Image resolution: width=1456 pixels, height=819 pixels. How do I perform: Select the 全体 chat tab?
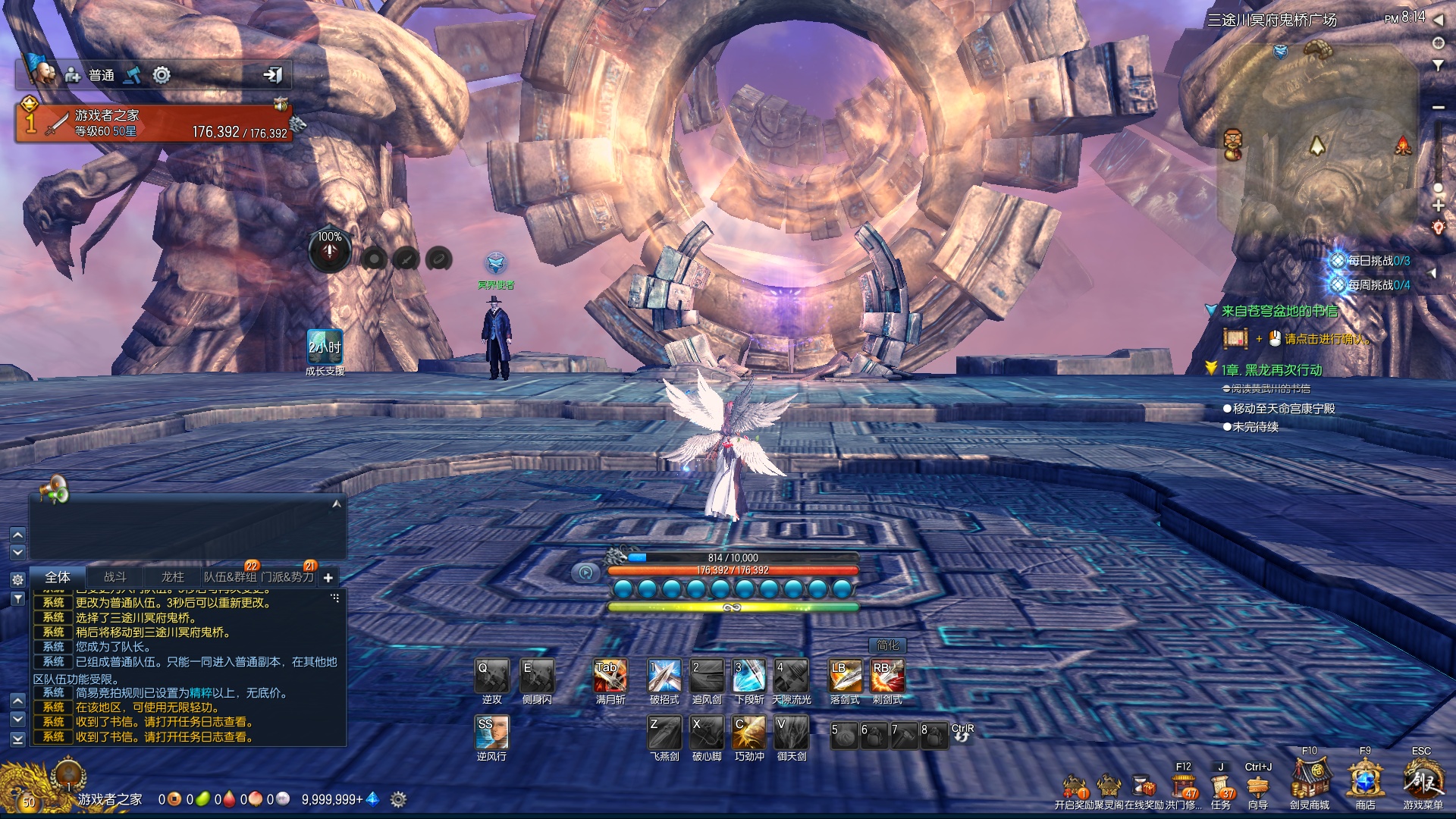tap(58, 577)
